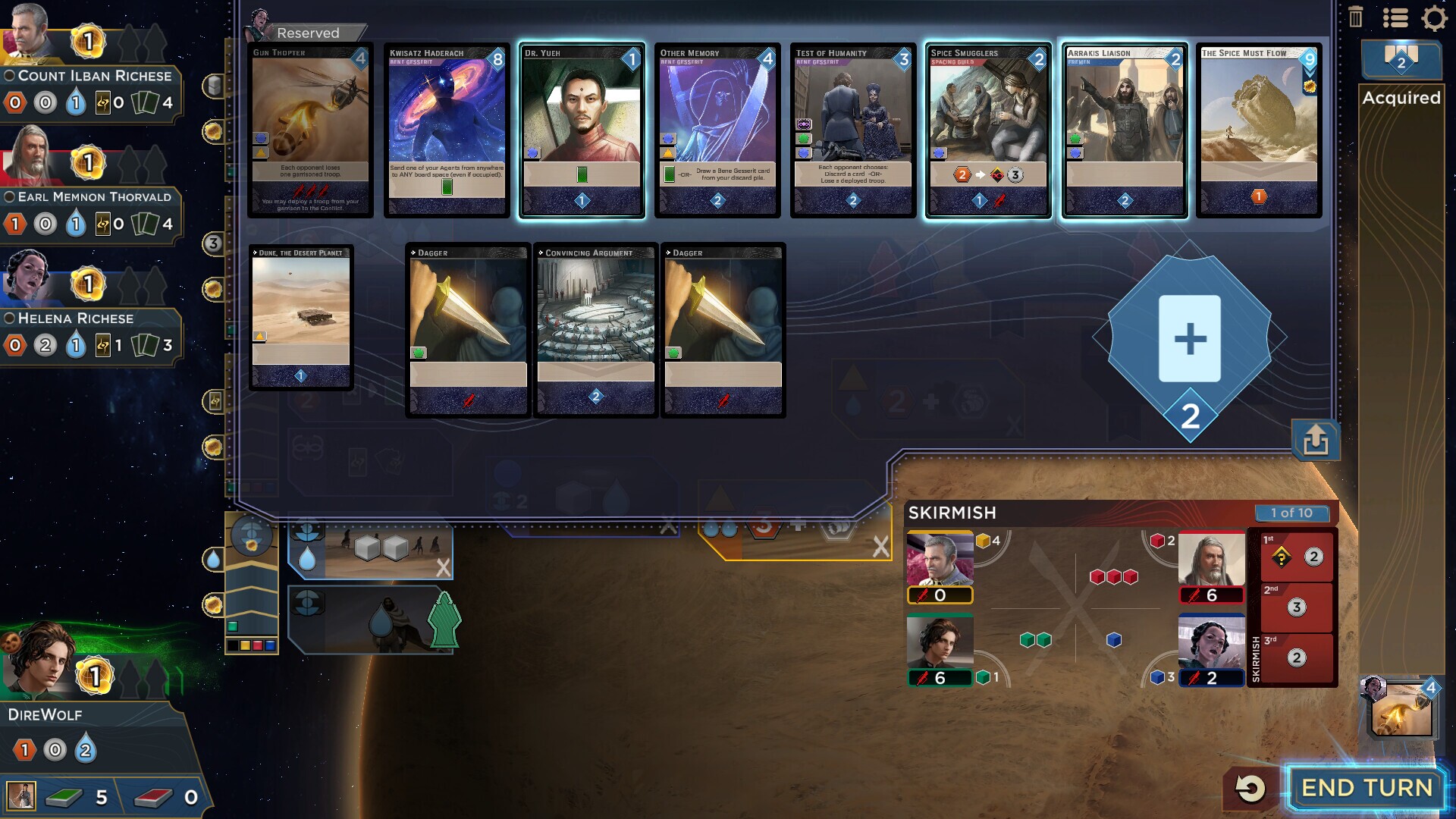Switch to the Acquired tab

click(1401, 98)
